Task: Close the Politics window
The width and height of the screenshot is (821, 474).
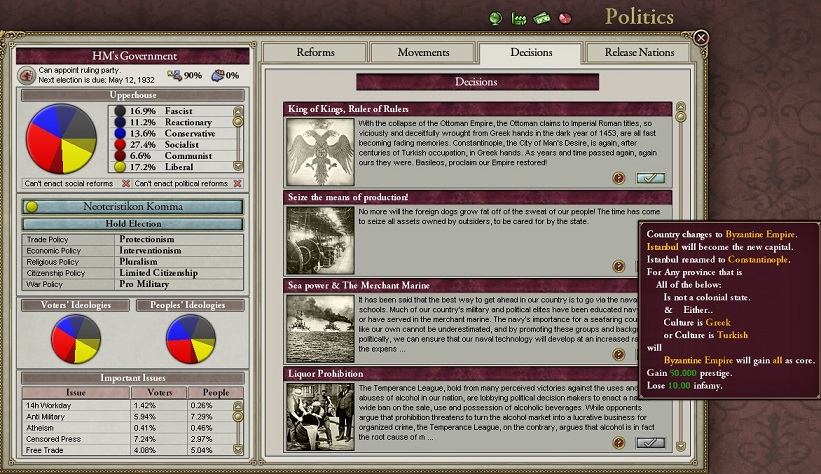Action: click(701, 38)
